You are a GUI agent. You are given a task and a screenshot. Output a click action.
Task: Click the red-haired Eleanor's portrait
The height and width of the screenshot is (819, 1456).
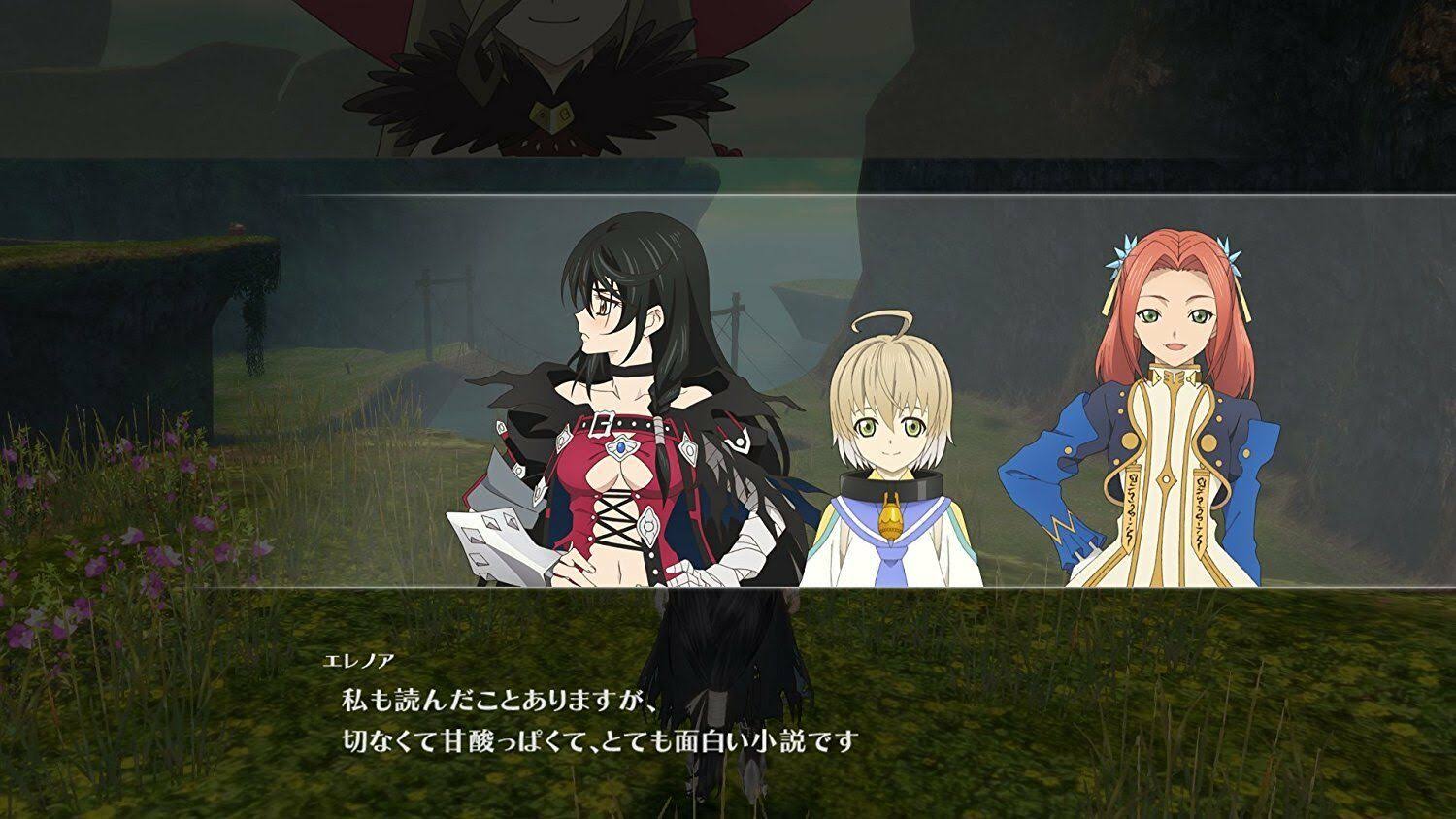click(x=1165, y=388)
